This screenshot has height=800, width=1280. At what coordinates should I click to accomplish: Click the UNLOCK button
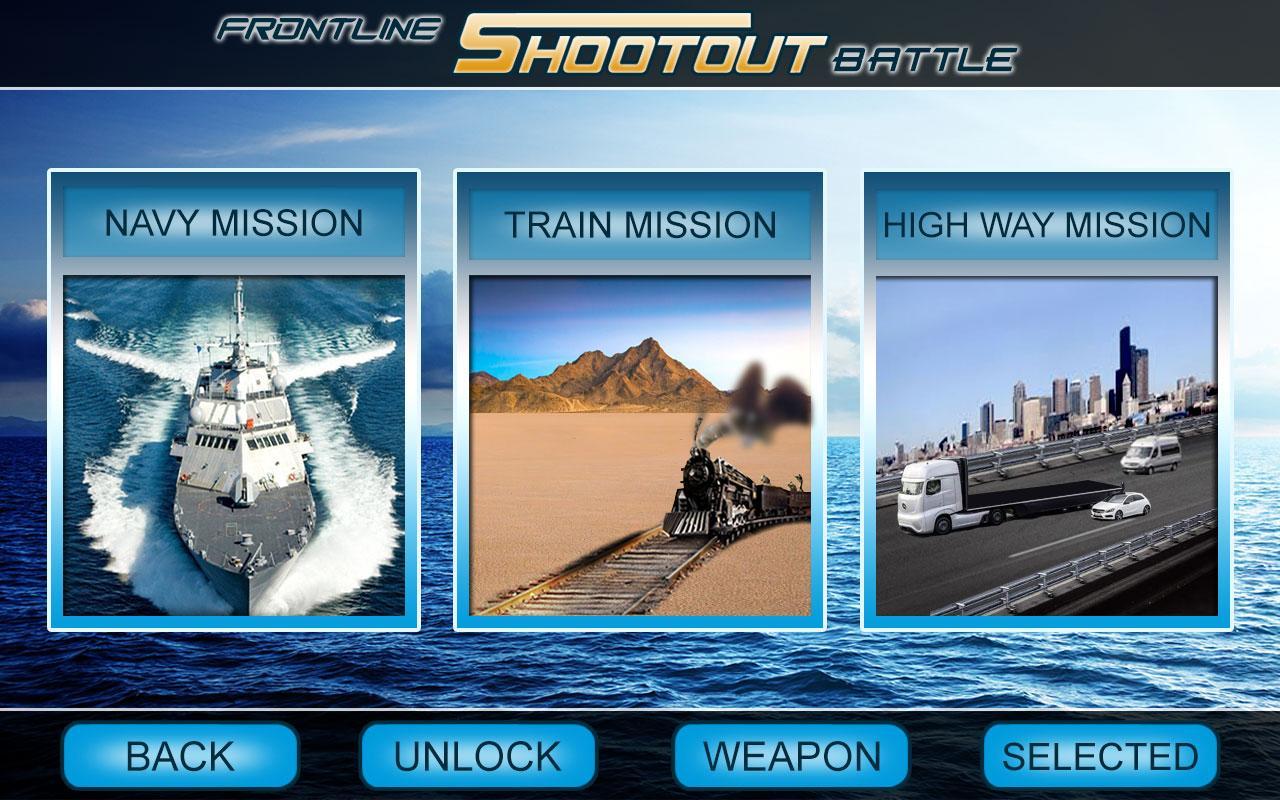click(x=474, y=757)
